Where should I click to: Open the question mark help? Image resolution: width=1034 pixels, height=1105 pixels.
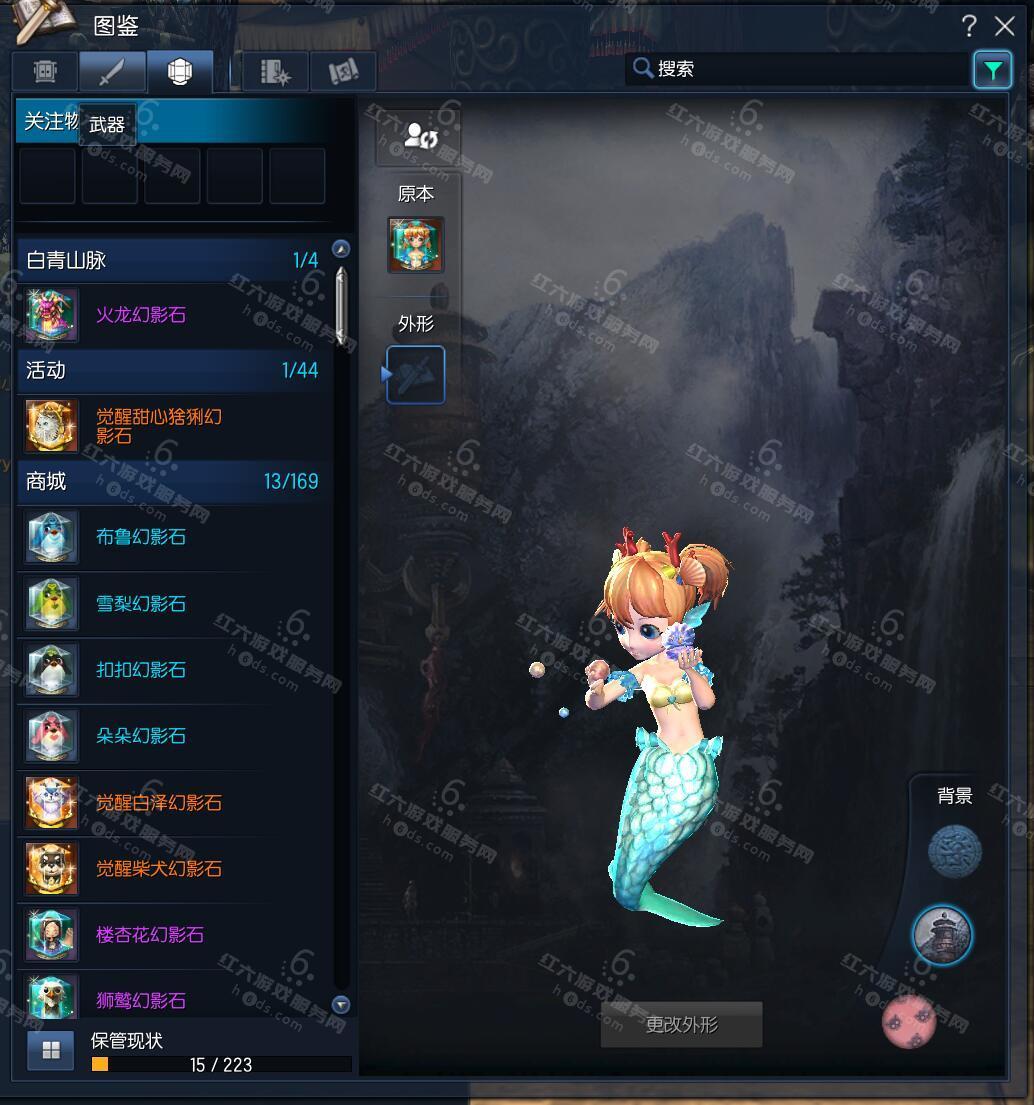click(968, 26)
